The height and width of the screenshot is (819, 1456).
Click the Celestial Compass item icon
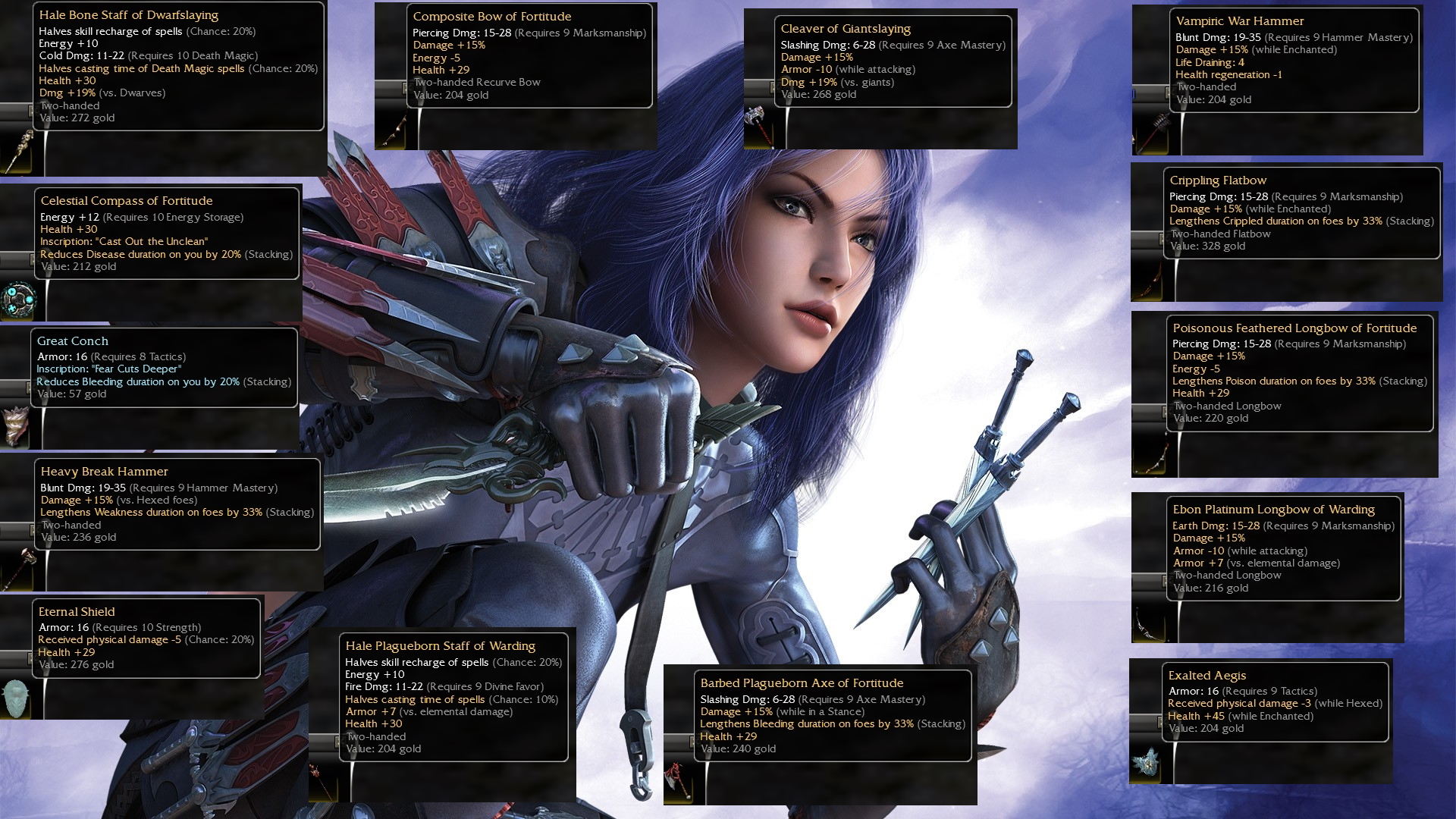click(18, 300)
